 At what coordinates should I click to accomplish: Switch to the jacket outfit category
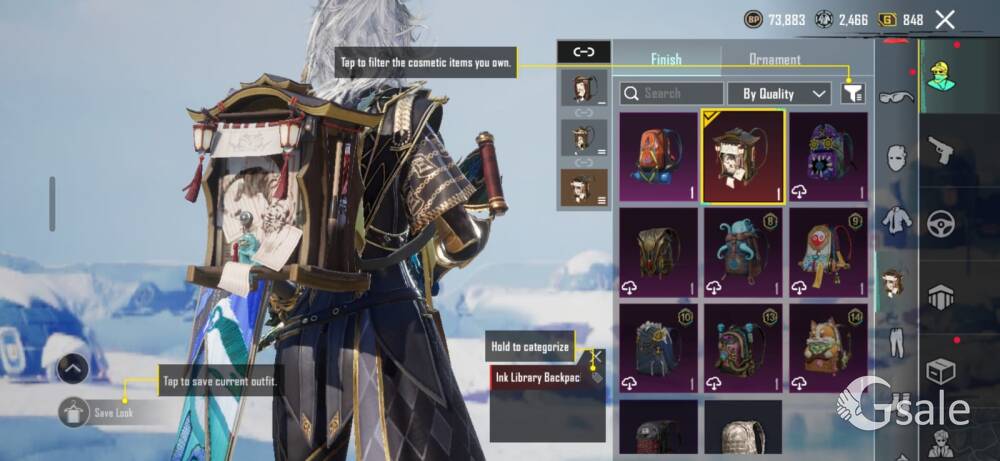click(x=897, y=220)
